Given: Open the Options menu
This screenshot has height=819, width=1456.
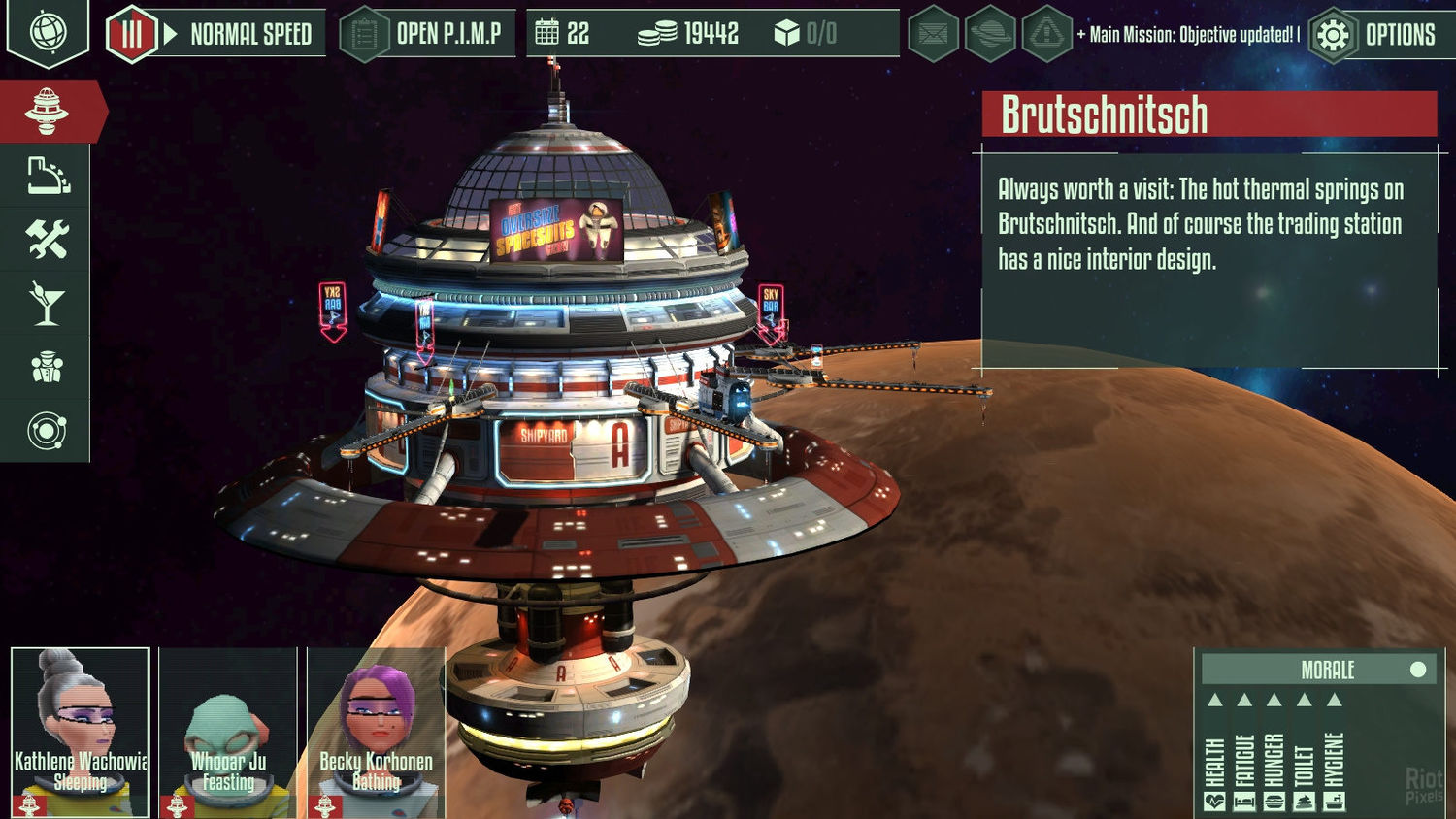Looking at the screenshot, I should (1373, 36).
